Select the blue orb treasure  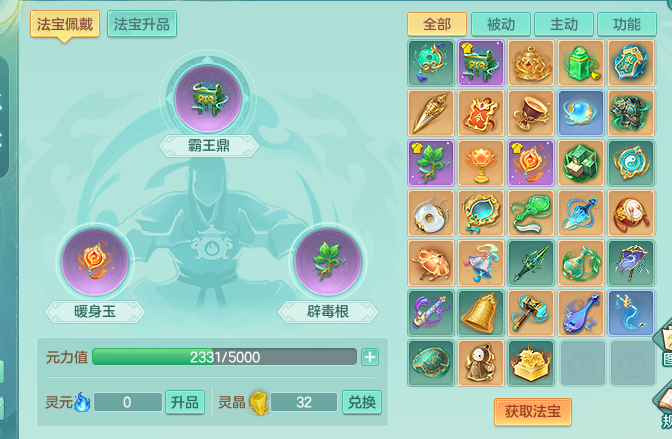581,112
